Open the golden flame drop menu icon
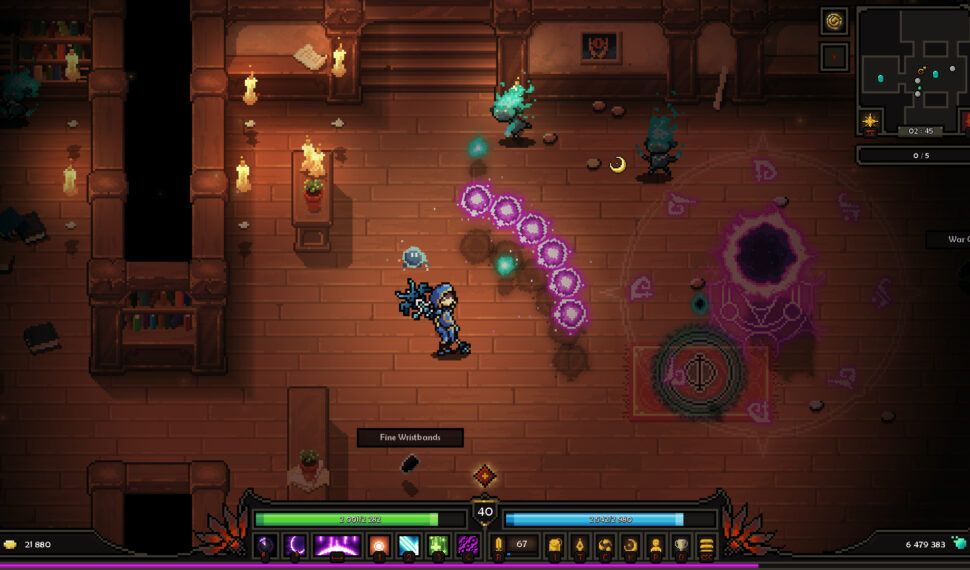 coord(579,545)
